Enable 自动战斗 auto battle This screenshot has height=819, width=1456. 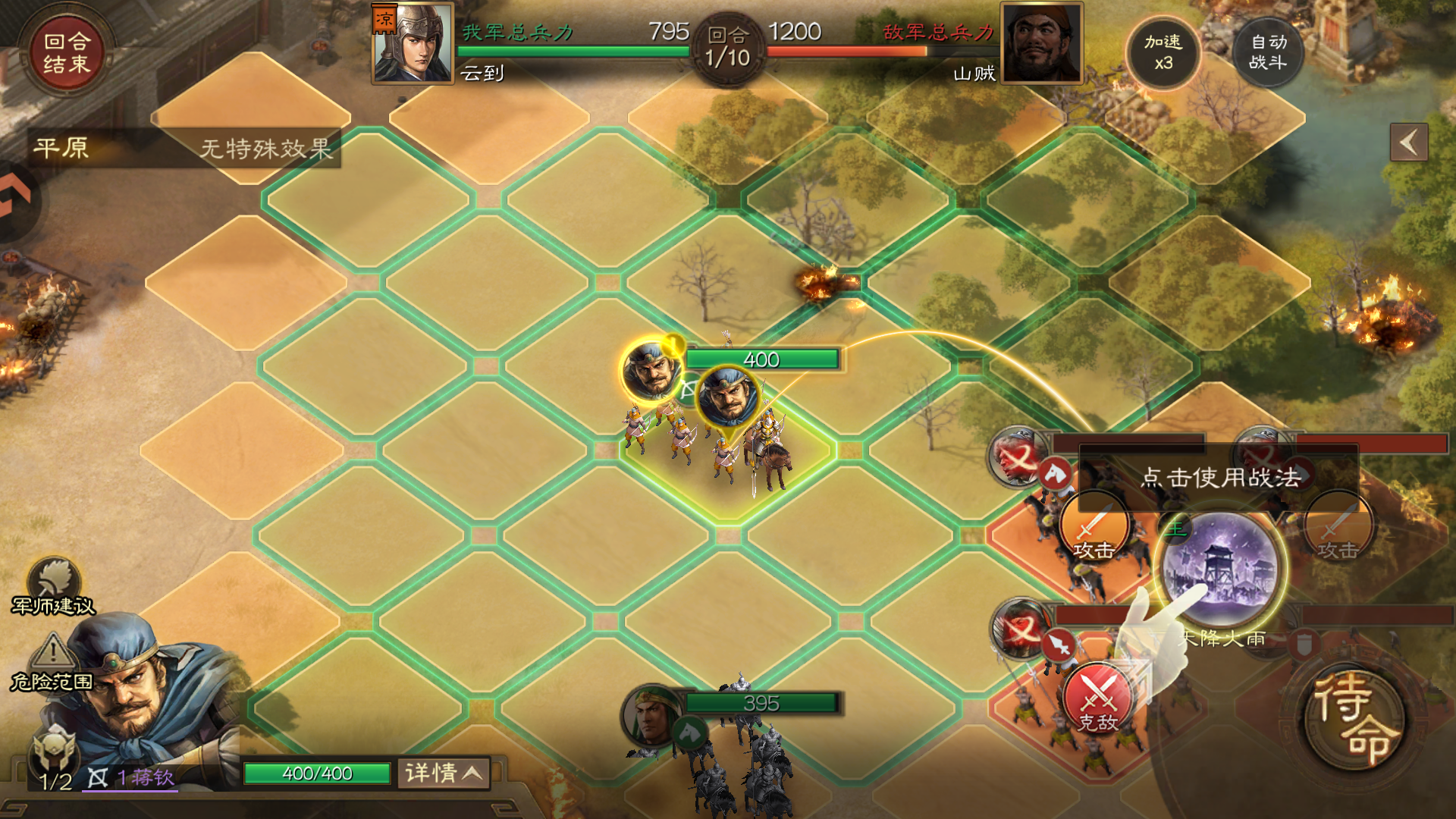point(1268,52)
